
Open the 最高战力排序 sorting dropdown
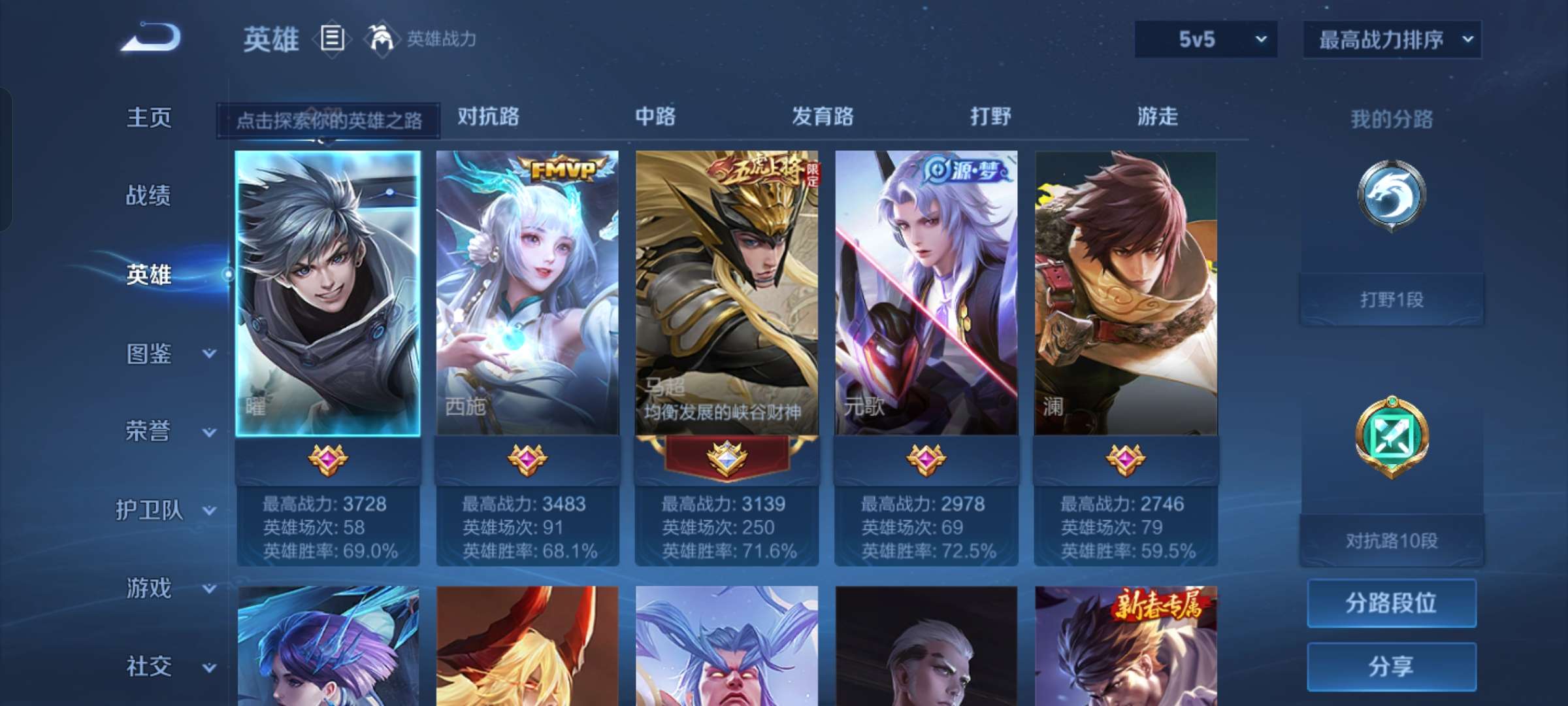pyautogui.click(x=1392, y=39)
